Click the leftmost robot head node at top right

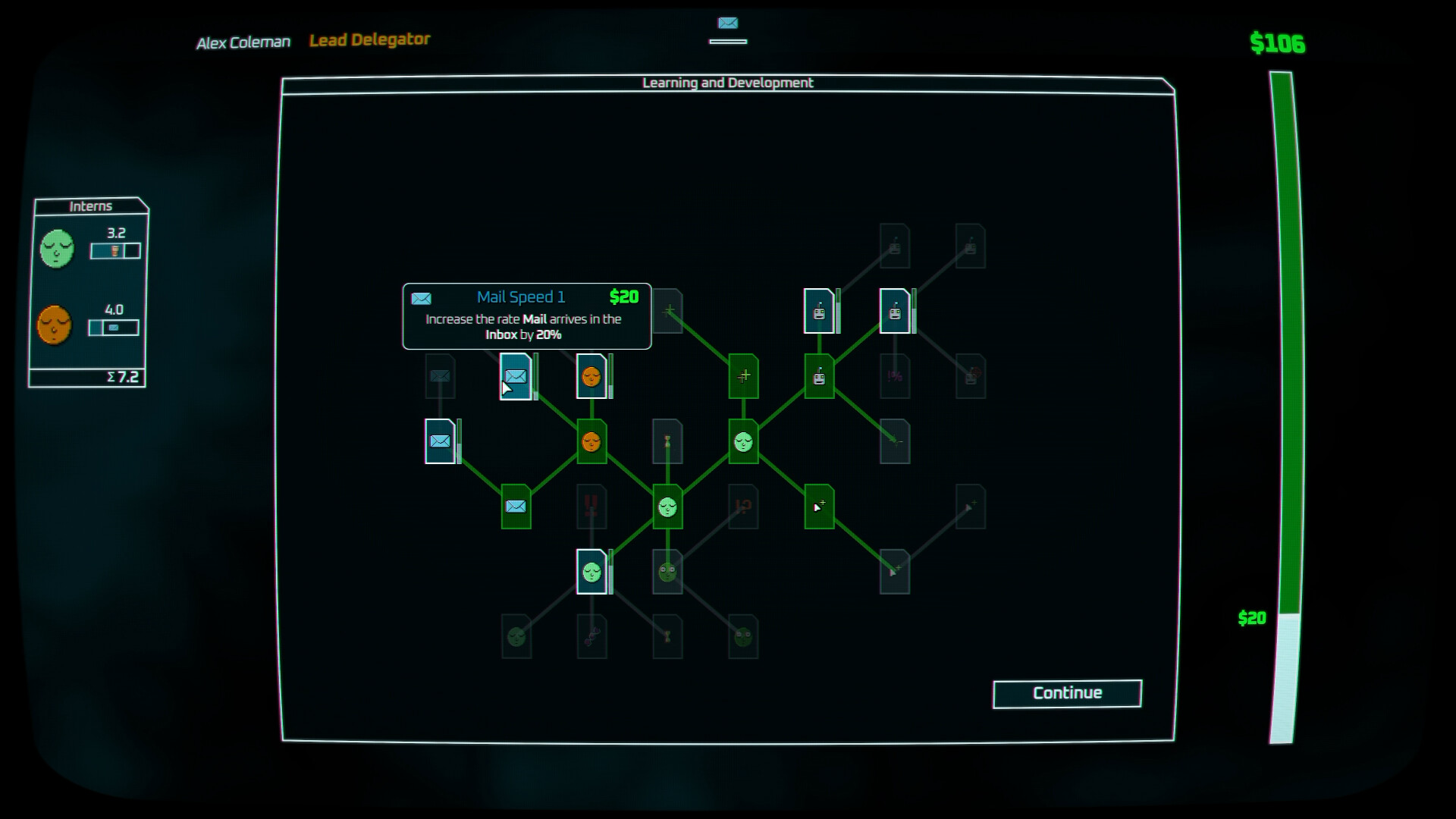(x=820, y=311)
